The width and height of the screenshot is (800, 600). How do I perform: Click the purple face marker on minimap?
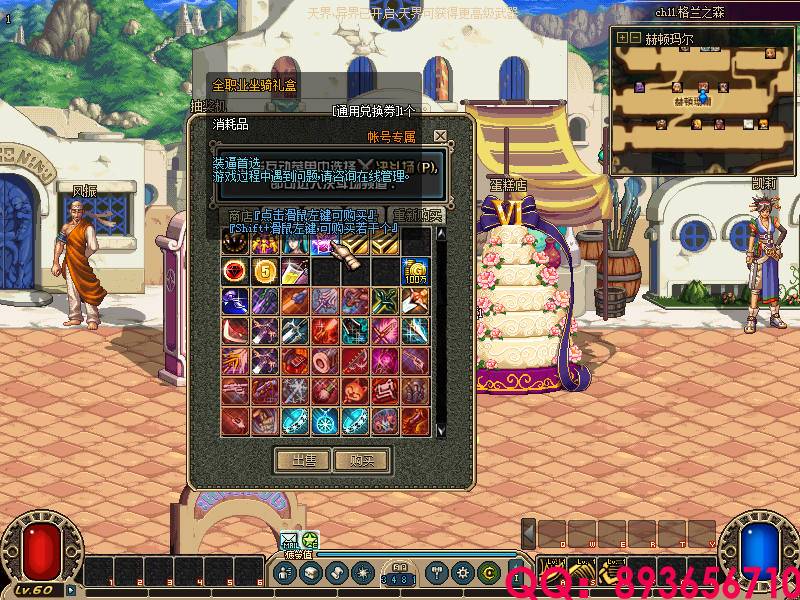click(x=639, y=88)
